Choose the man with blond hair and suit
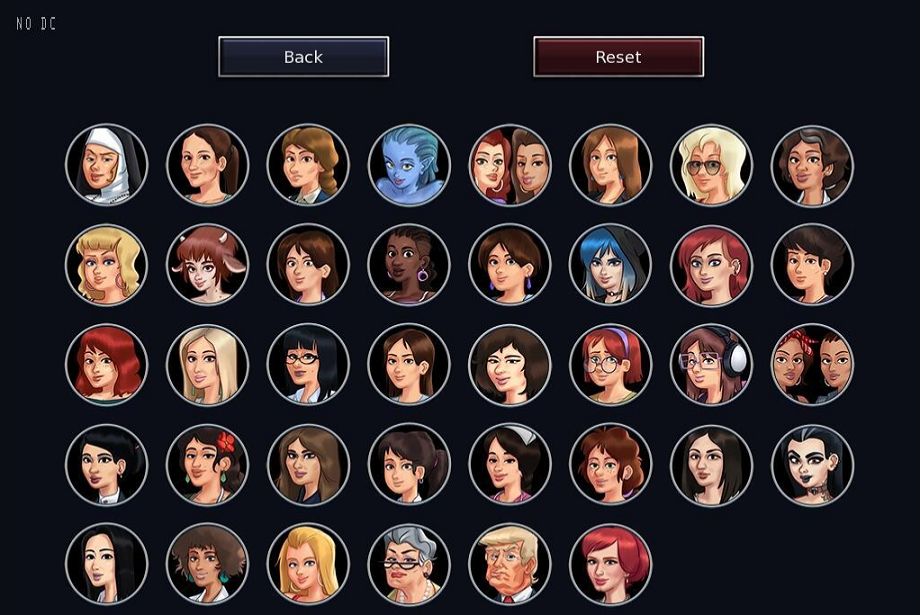Viewport: 920px width, 615px height. pos(510,564)
